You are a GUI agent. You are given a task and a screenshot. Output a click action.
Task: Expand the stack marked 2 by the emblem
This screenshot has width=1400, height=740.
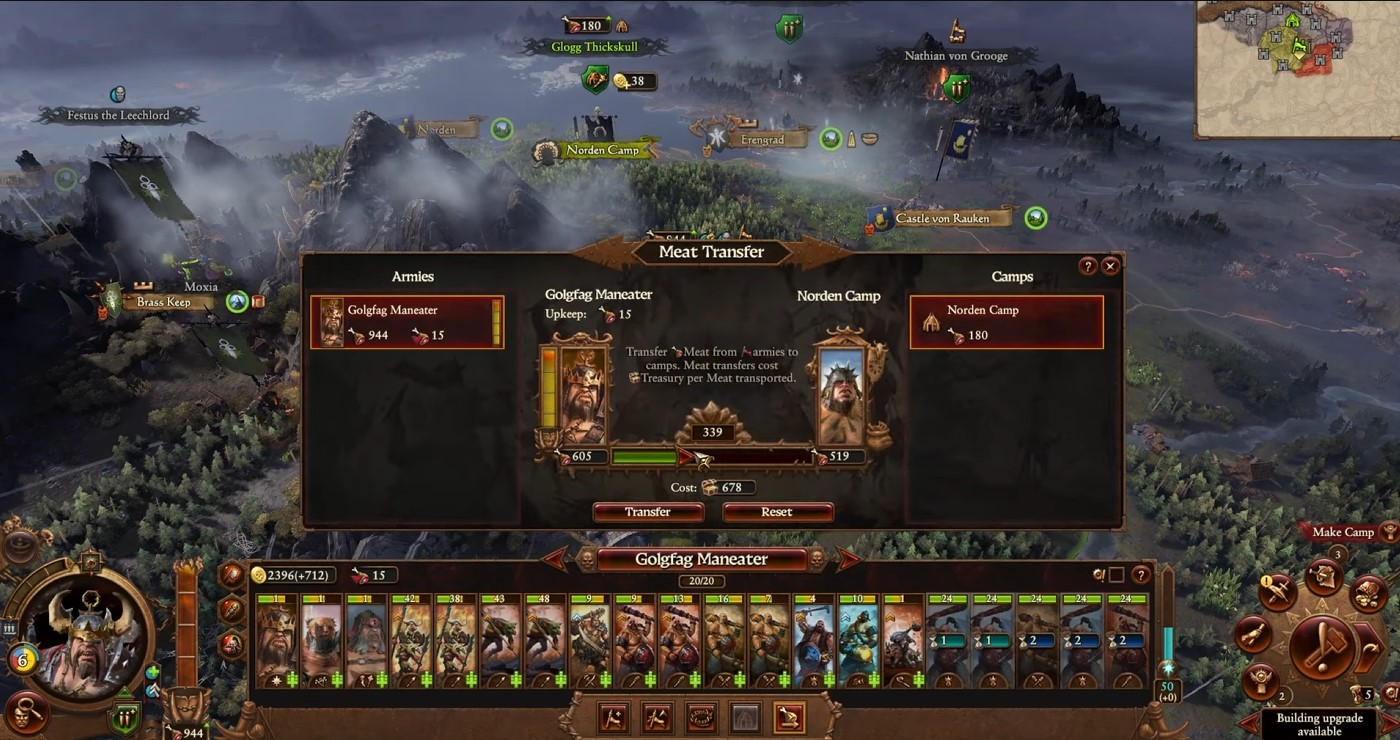coord(1280,697)
